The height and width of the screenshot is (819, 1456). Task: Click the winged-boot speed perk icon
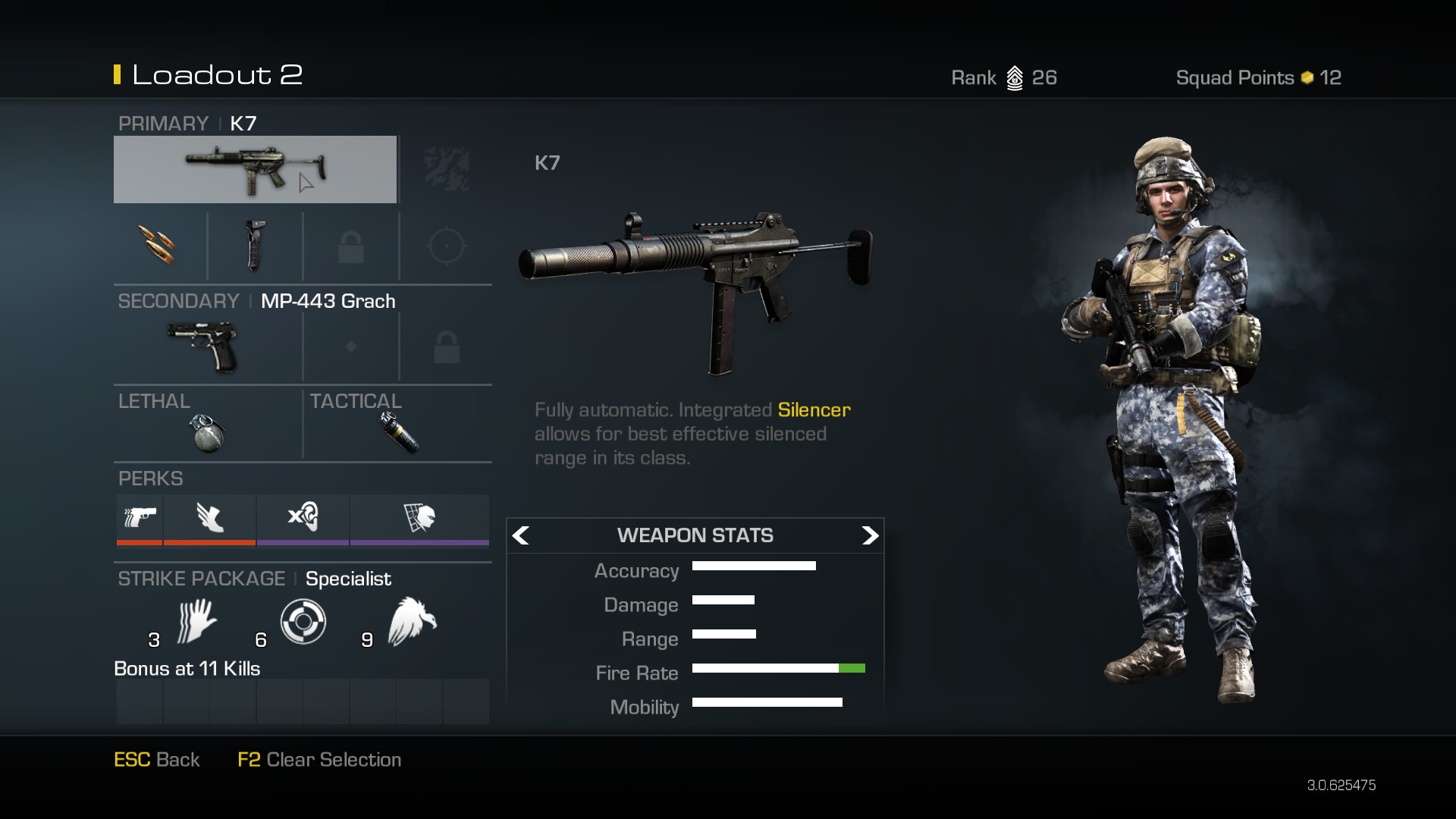[x=210, y=519]
